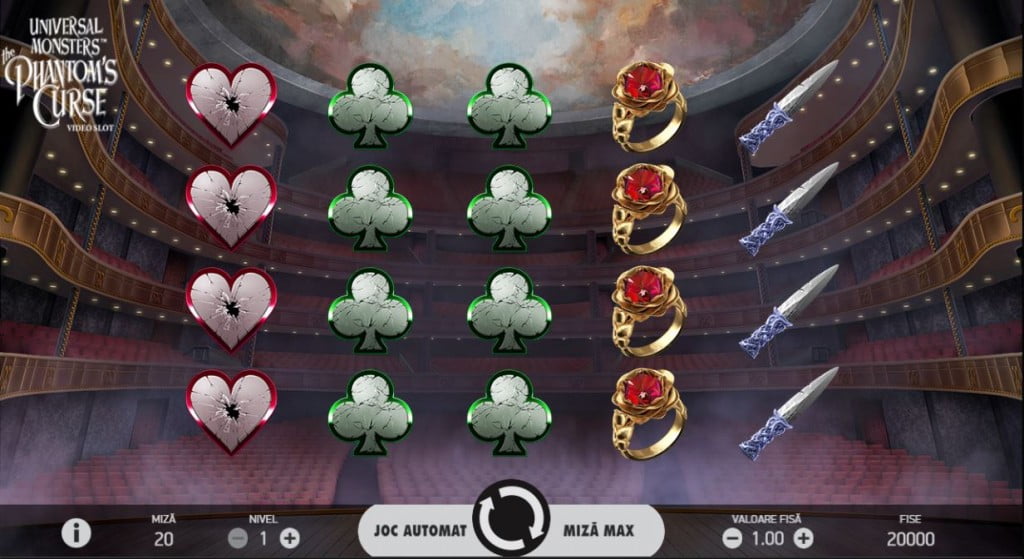This screenshot has width=1024, height=559.
Task: Raise the coin value (Valoare Fisă)
Action: click(800, 537)
